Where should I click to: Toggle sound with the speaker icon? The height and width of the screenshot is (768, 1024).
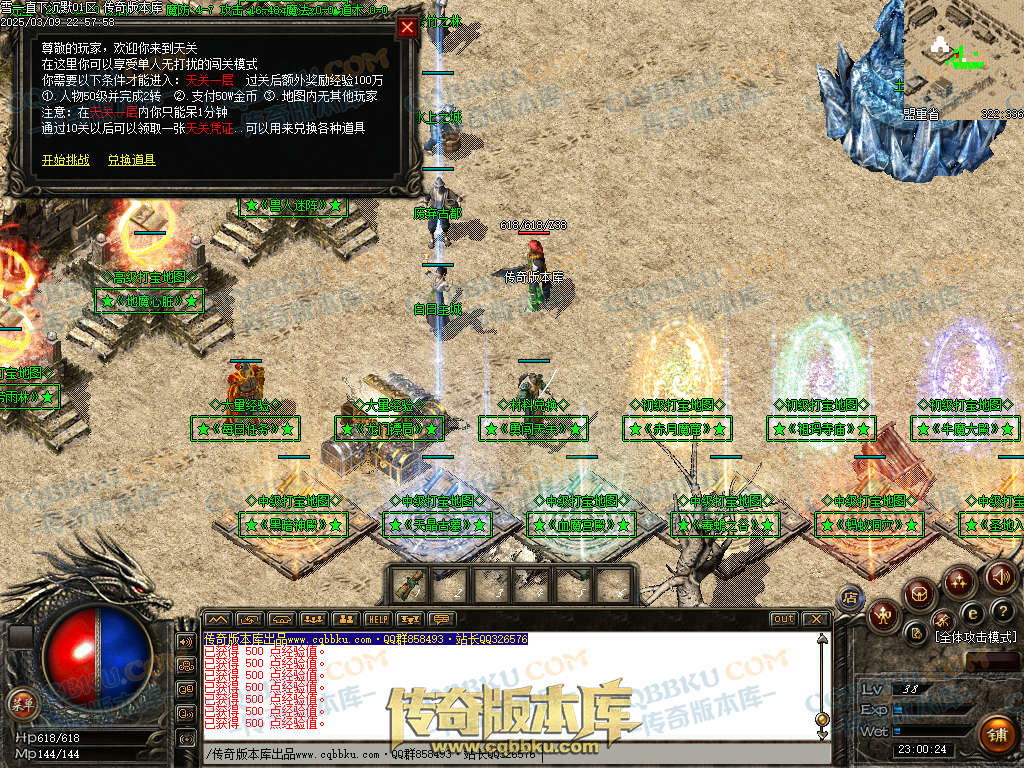[x=999, y=577]
